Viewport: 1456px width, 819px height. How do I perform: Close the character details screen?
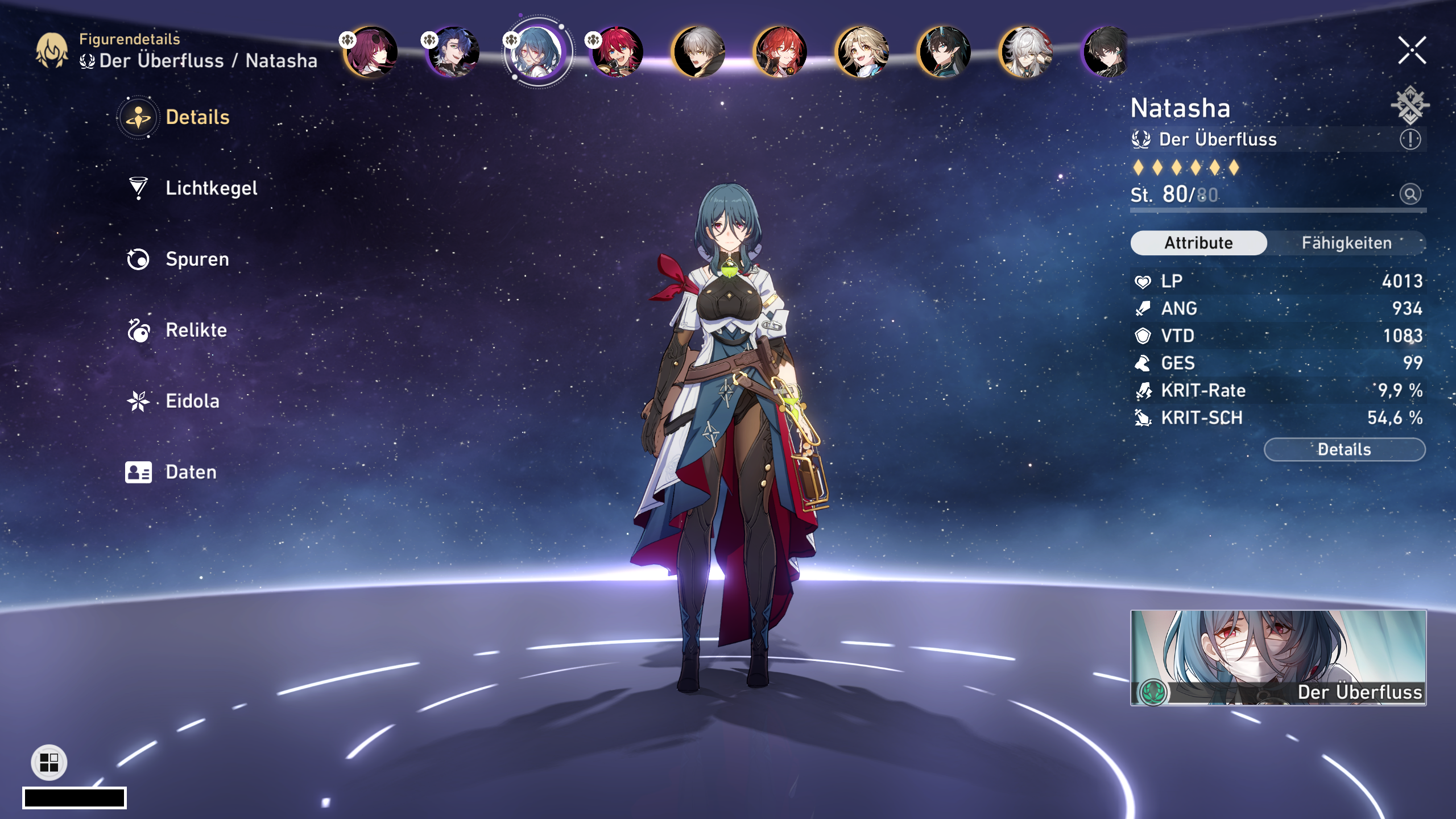(x=1412, y=51)
